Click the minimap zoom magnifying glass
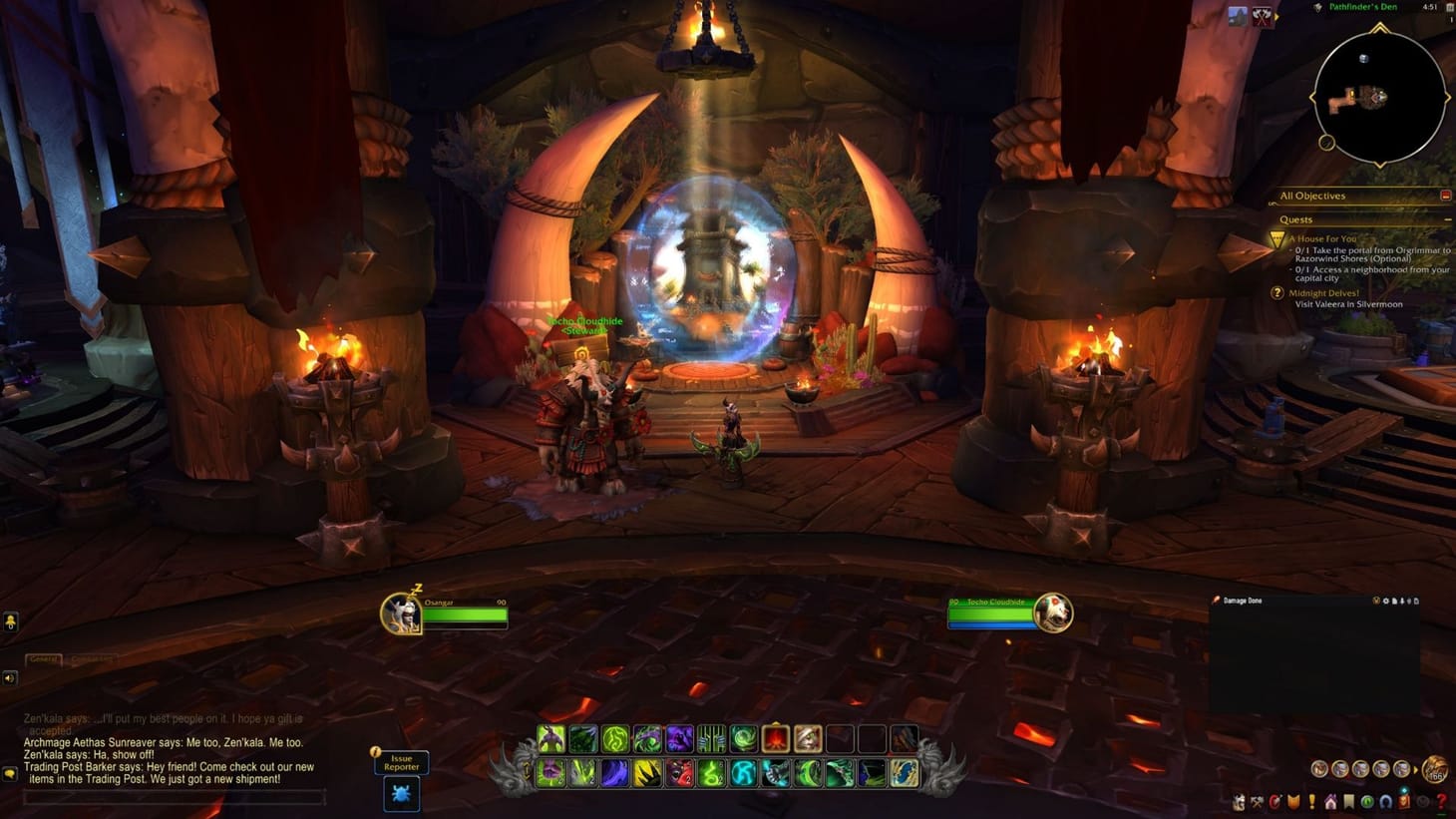 1327,143
